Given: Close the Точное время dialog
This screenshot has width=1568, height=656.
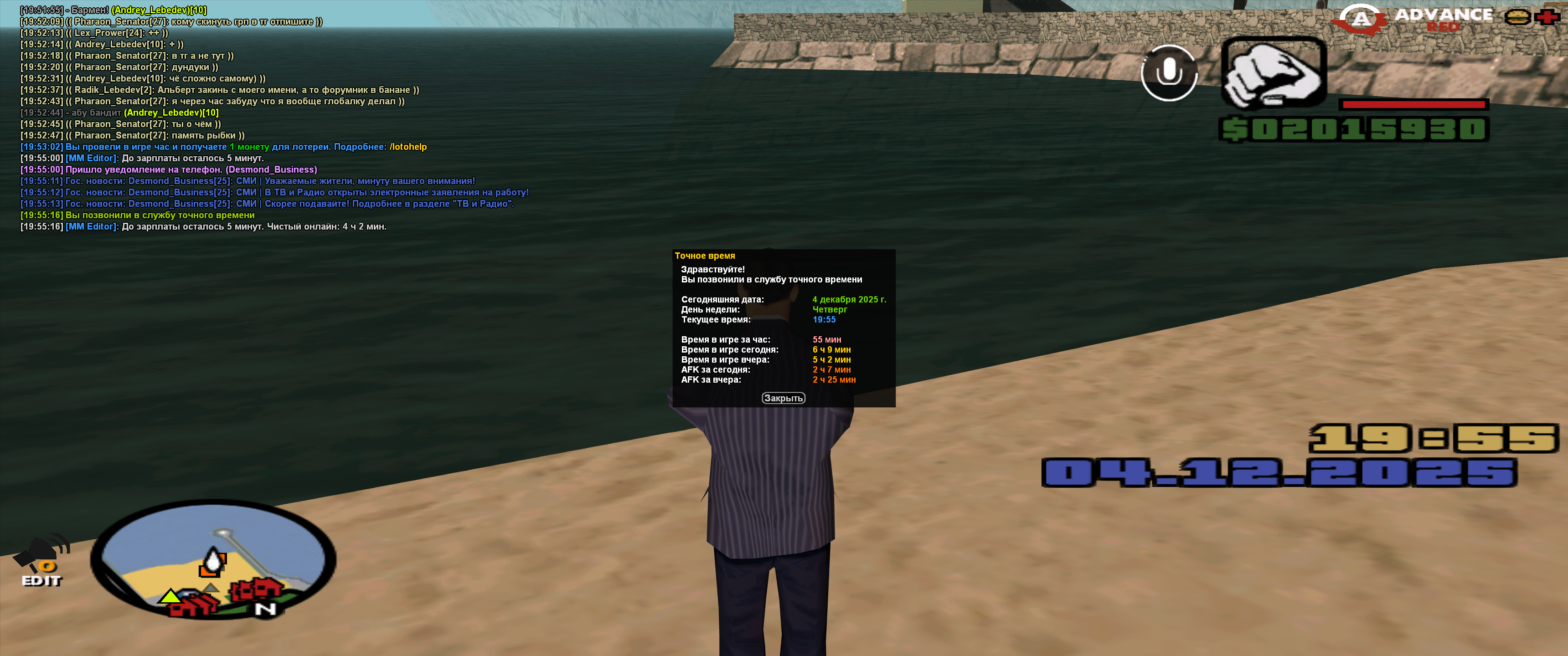Looking at the screenshot, I should 784,398.
